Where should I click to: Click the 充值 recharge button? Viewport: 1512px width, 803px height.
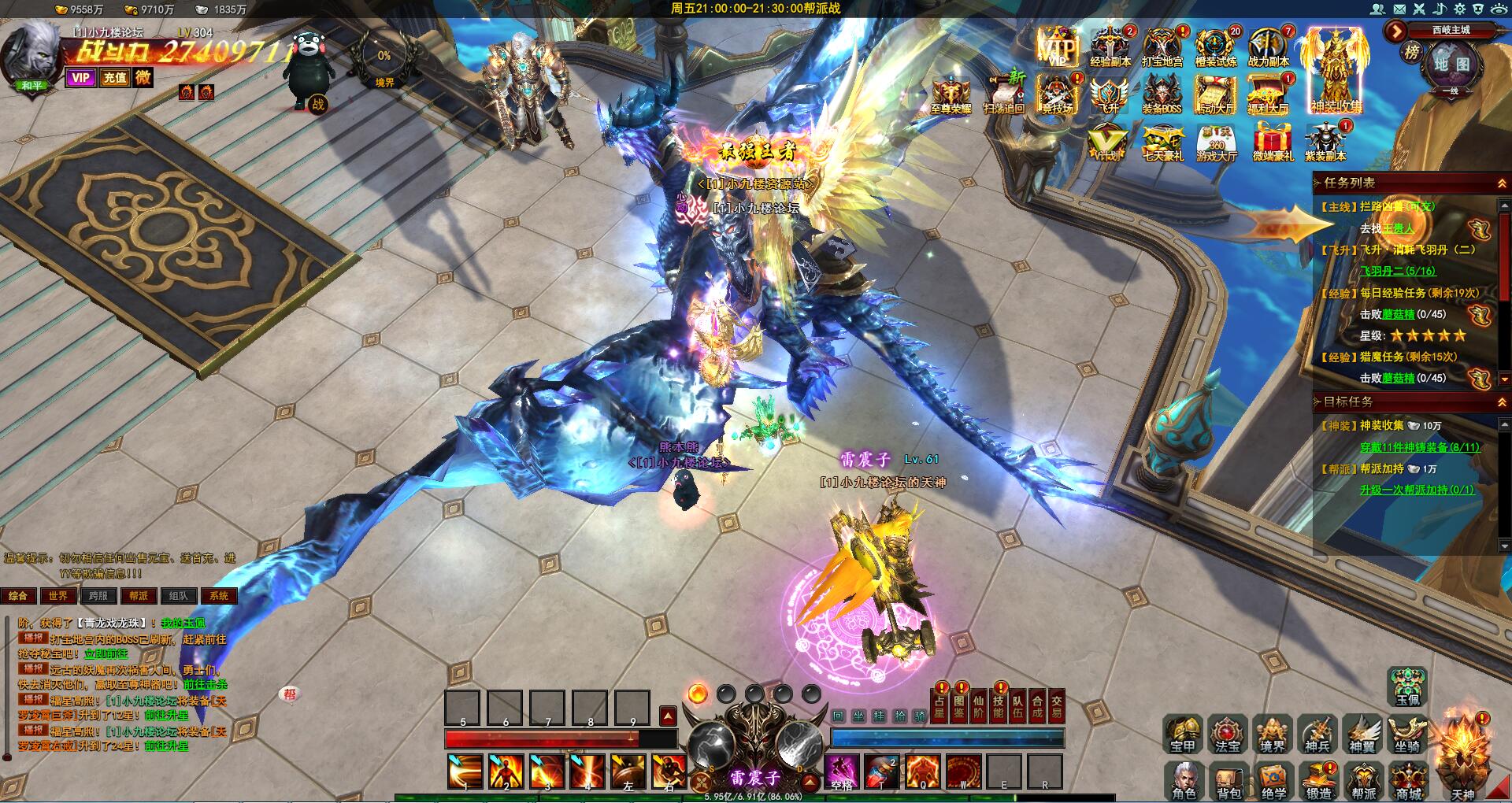115,77
